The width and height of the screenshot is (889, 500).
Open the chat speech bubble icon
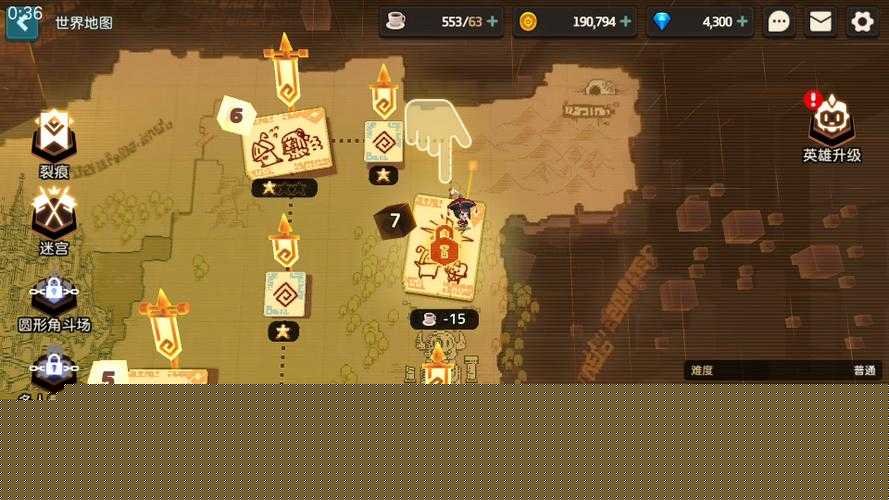779,21
